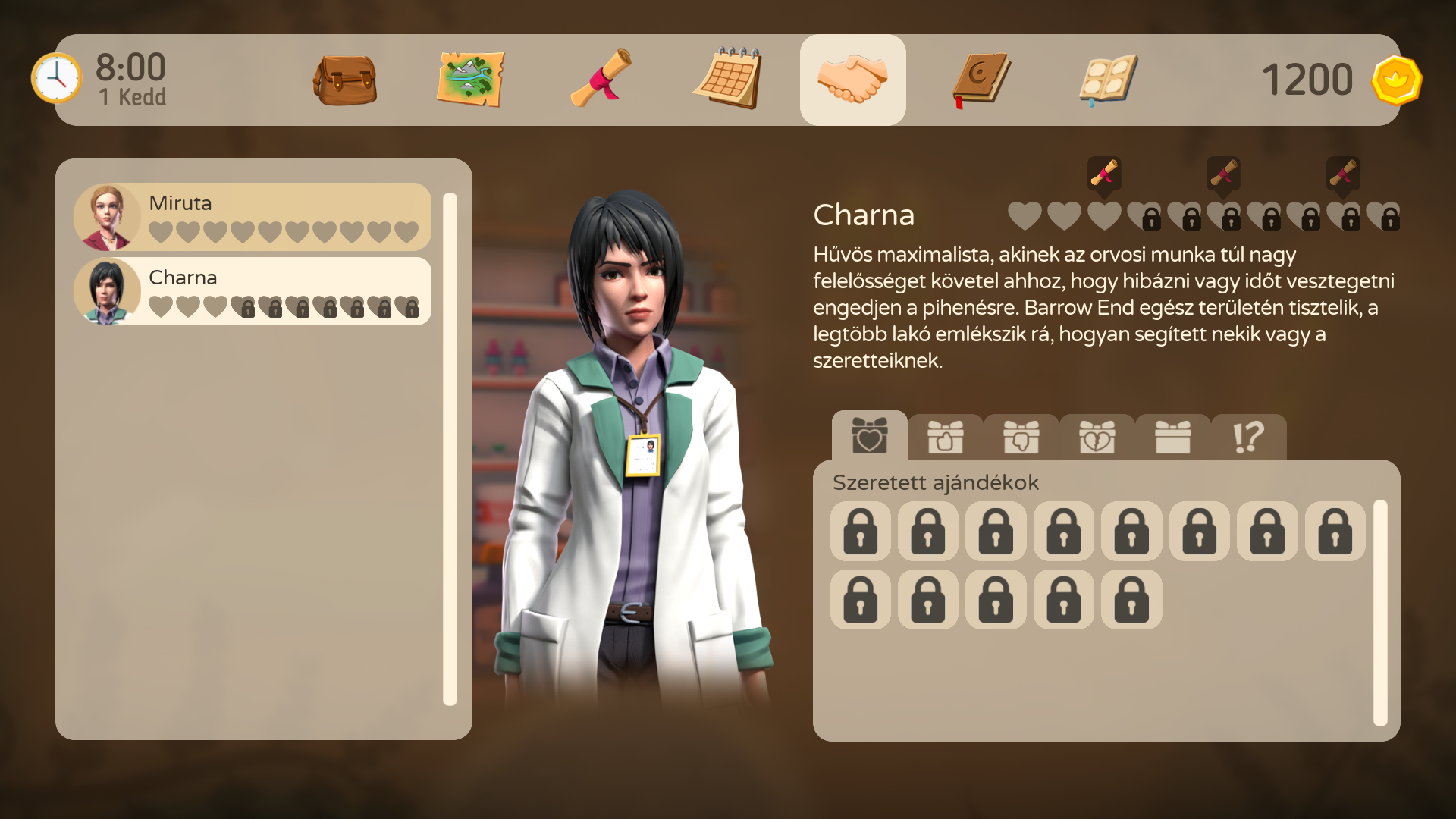Open hated gifts broken-heart tab
Viewport: 1456px width, 819px height.
tap(1097, 438)
